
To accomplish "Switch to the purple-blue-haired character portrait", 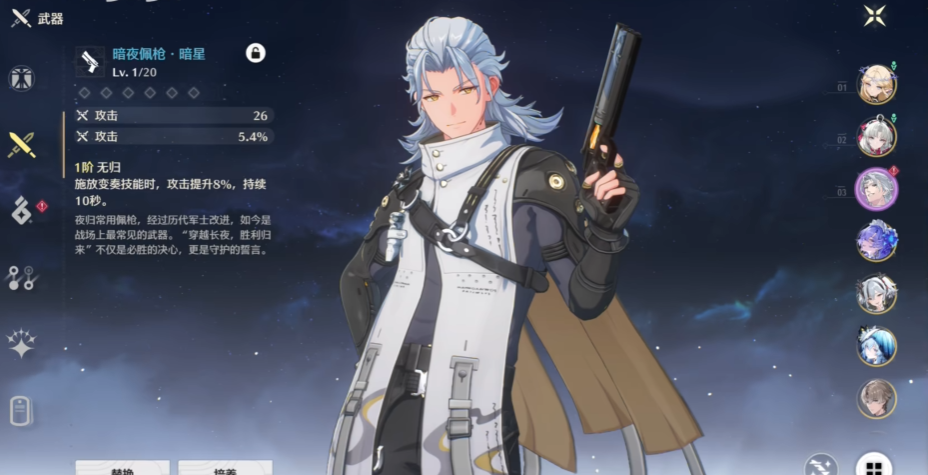I will (x=876, y=241).
